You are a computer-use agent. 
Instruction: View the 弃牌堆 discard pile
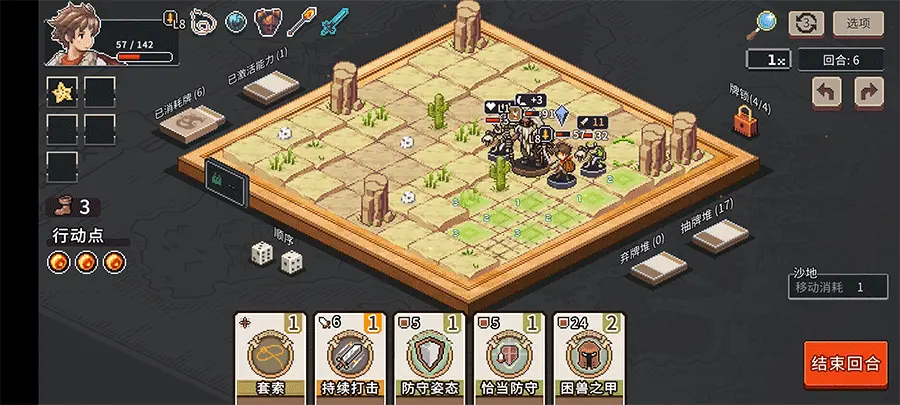pos(658,266)
